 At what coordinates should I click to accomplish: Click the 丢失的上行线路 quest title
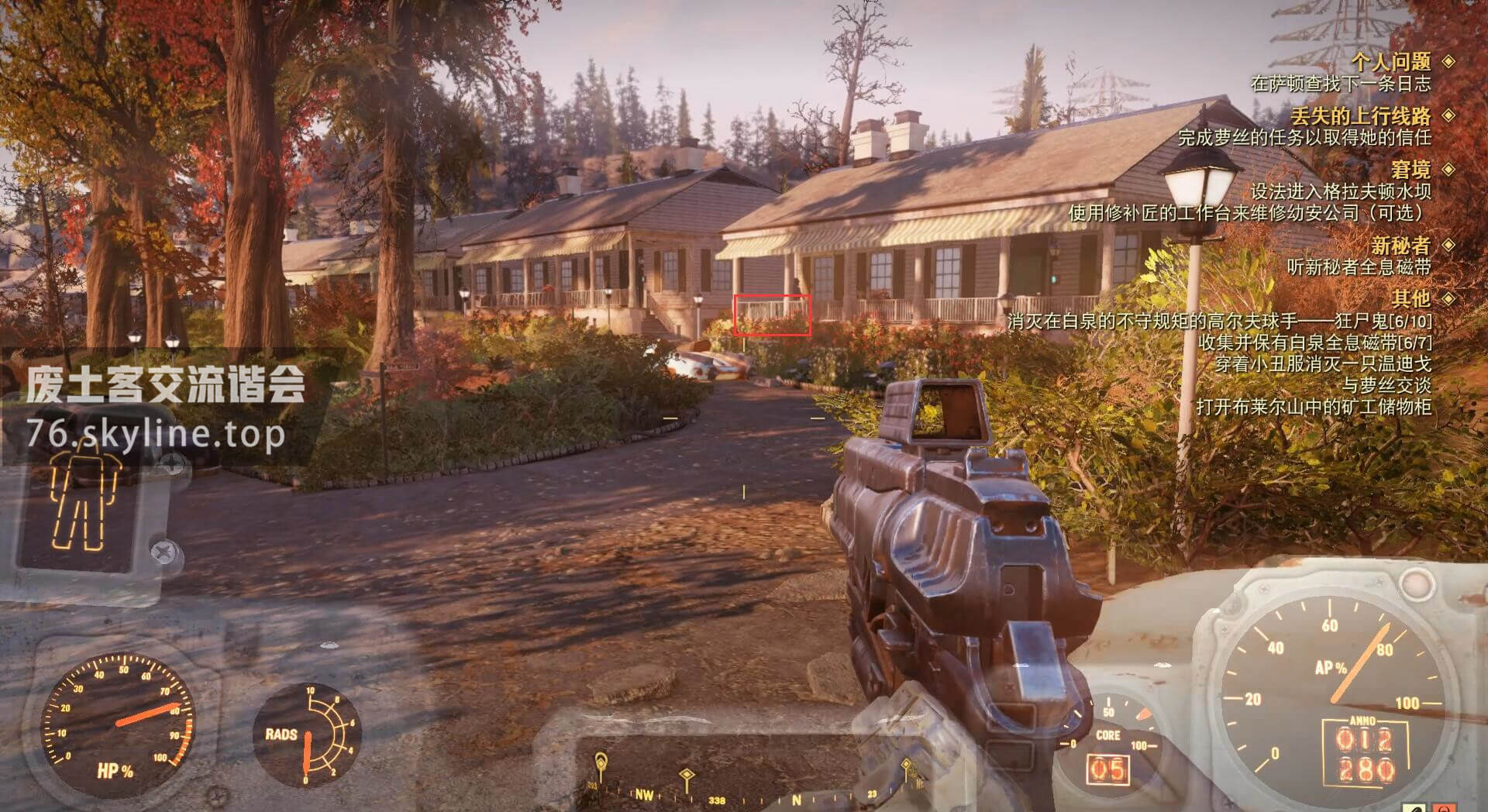pos(1360,116)
